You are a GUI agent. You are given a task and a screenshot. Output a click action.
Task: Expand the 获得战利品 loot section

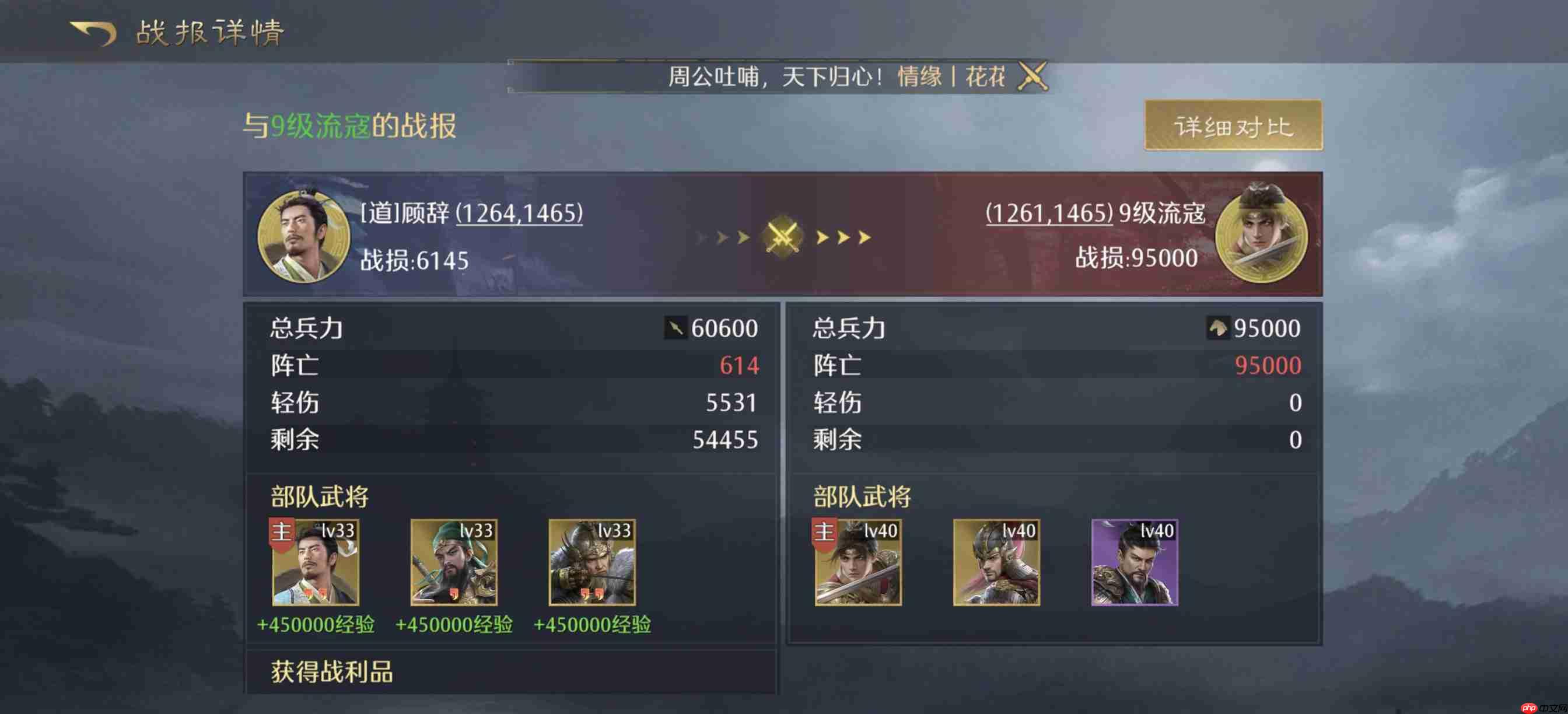(332, 673)
